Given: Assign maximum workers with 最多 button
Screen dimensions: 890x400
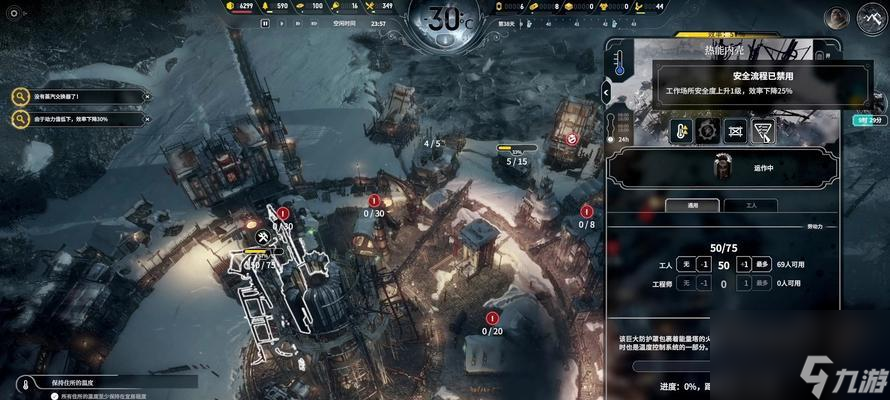Looking at the screenshot, I should tap(761, 264).
